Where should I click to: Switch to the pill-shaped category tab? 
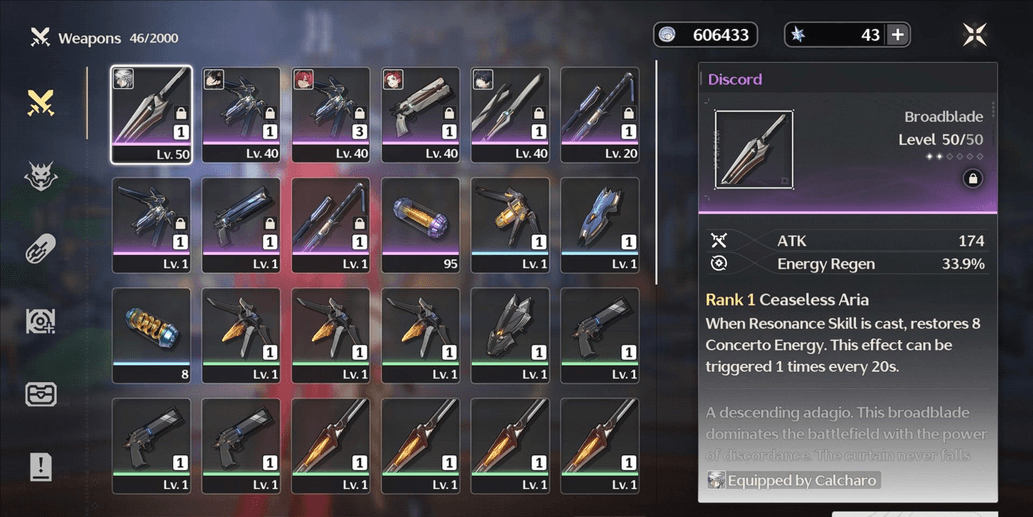[x=40, y=249]
